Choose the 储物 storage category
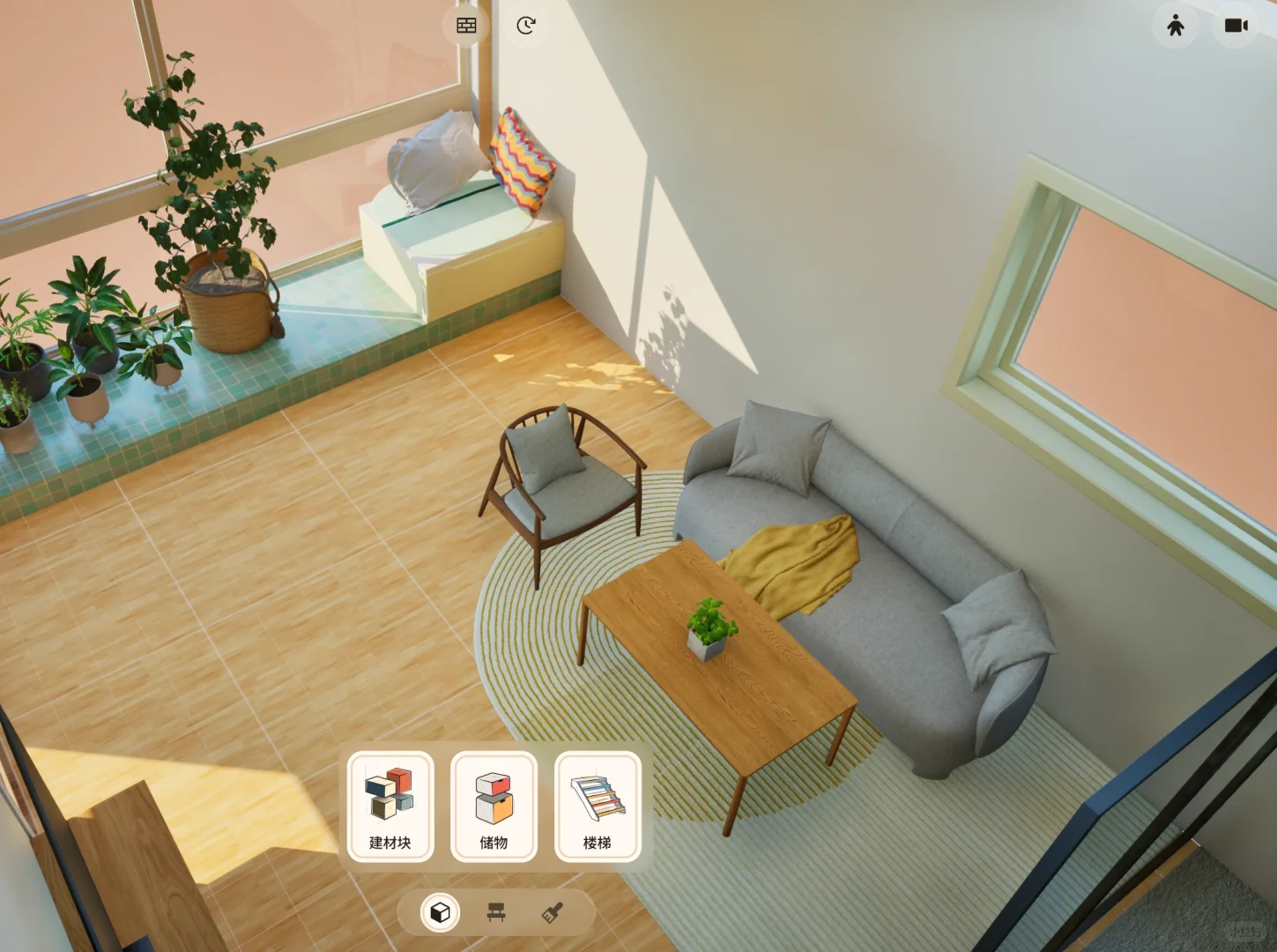Screen dimensions: 1277x952 tap(494, 806)
